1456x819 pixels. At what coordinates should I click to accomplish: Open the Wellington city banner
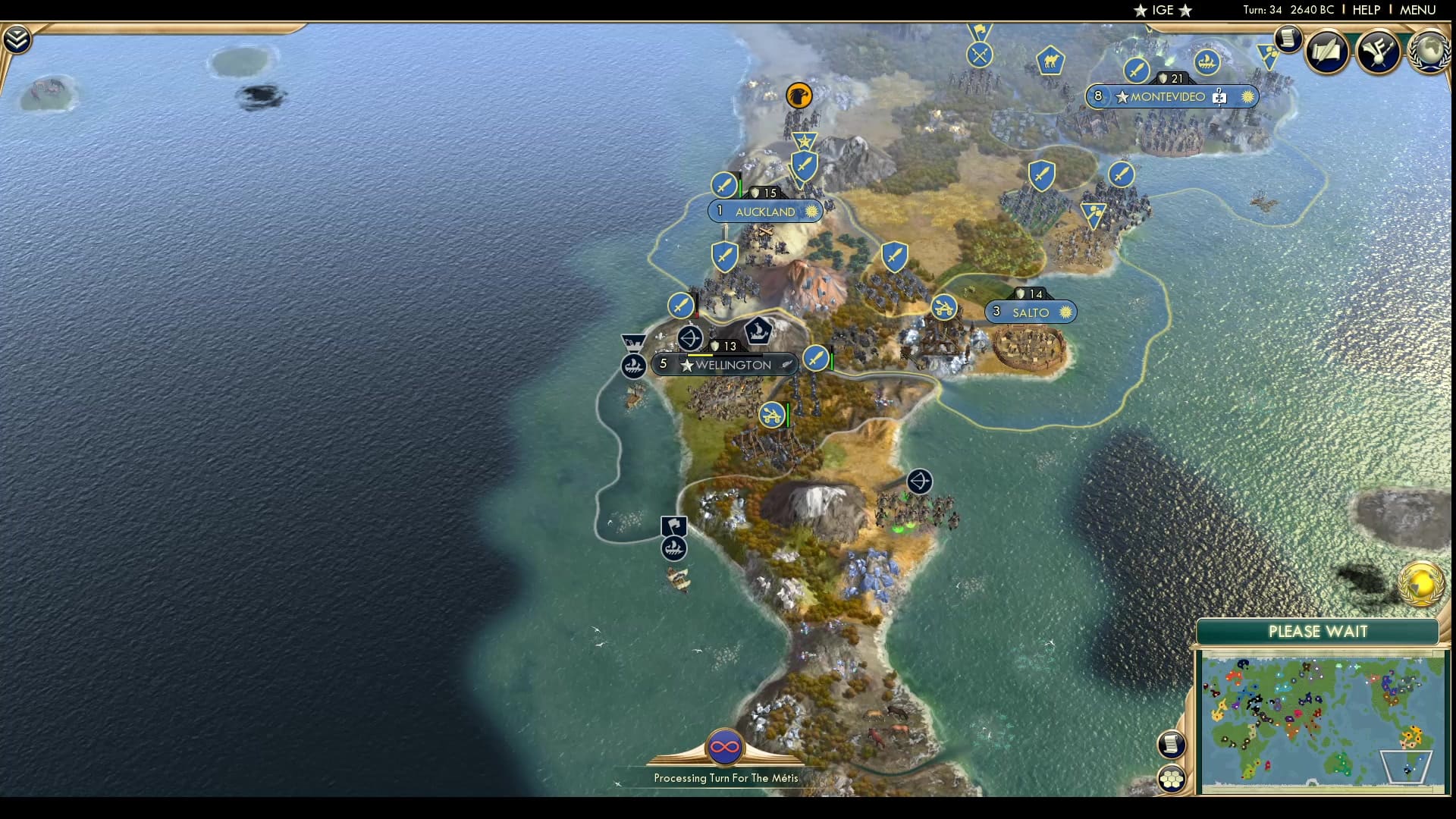coord(725,363)
